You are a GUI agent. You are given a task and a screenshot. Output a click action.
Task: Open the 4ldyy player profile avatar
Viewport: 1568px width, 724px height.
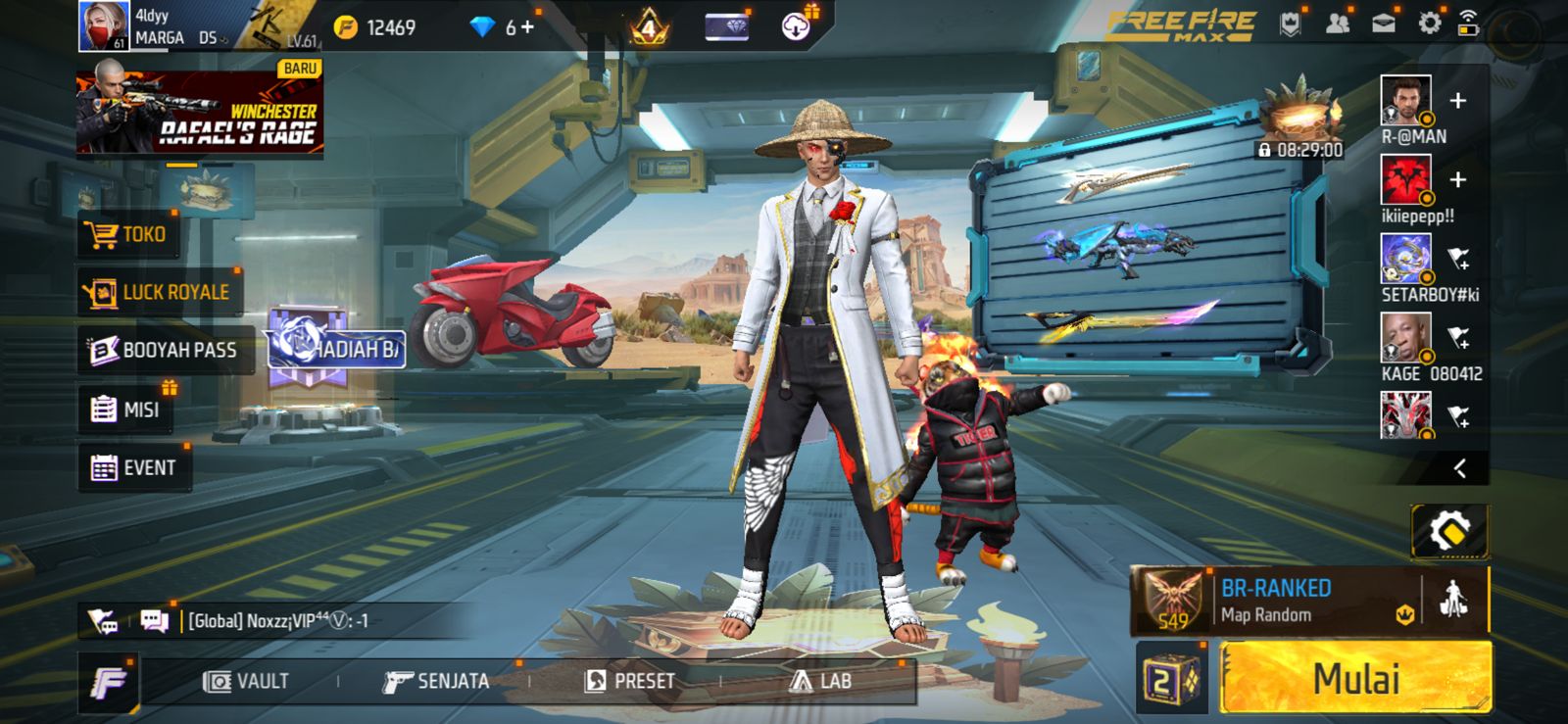104,26
